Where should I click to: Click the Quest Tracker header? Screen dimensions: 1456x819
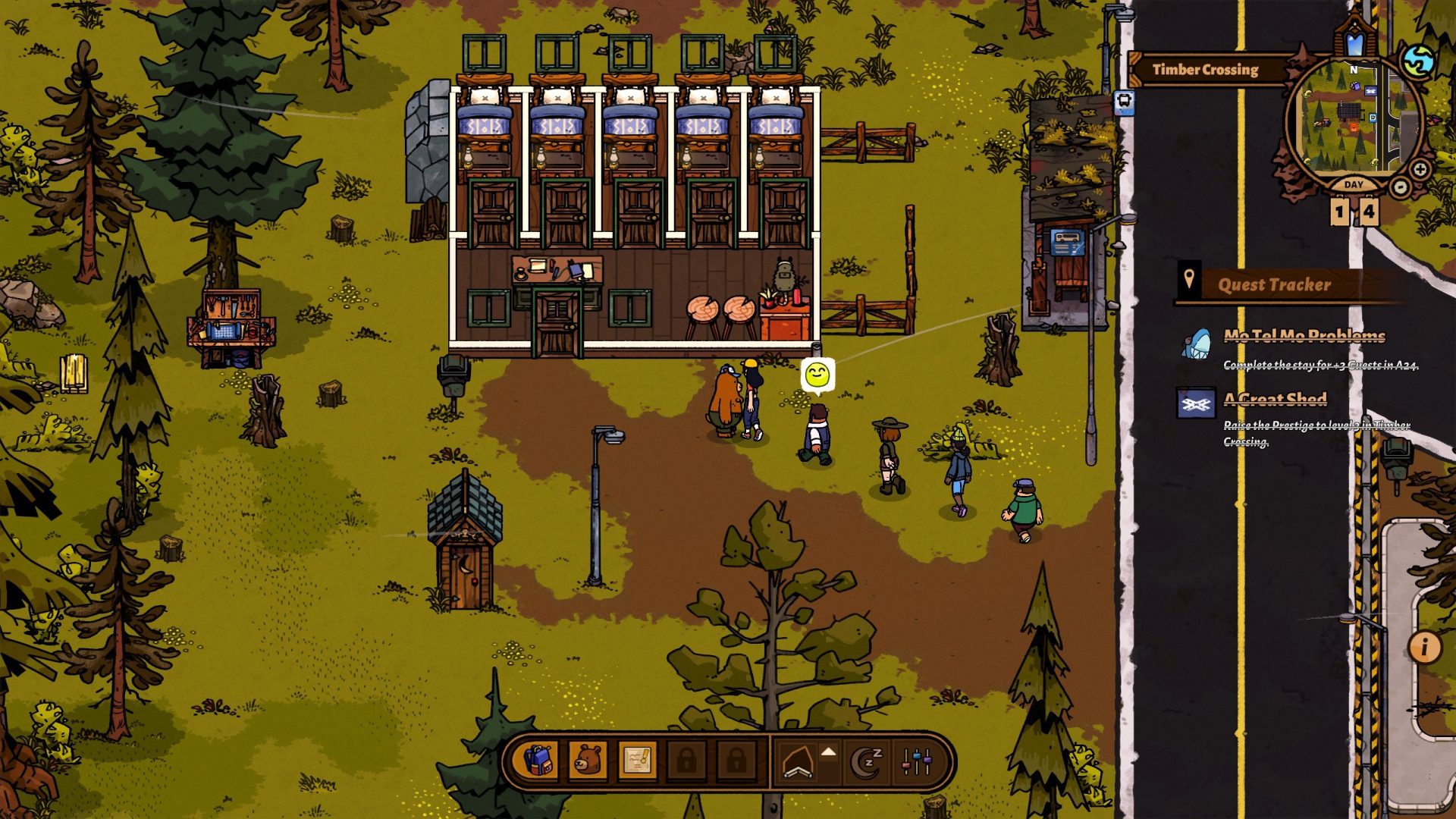click(1274, 284)
